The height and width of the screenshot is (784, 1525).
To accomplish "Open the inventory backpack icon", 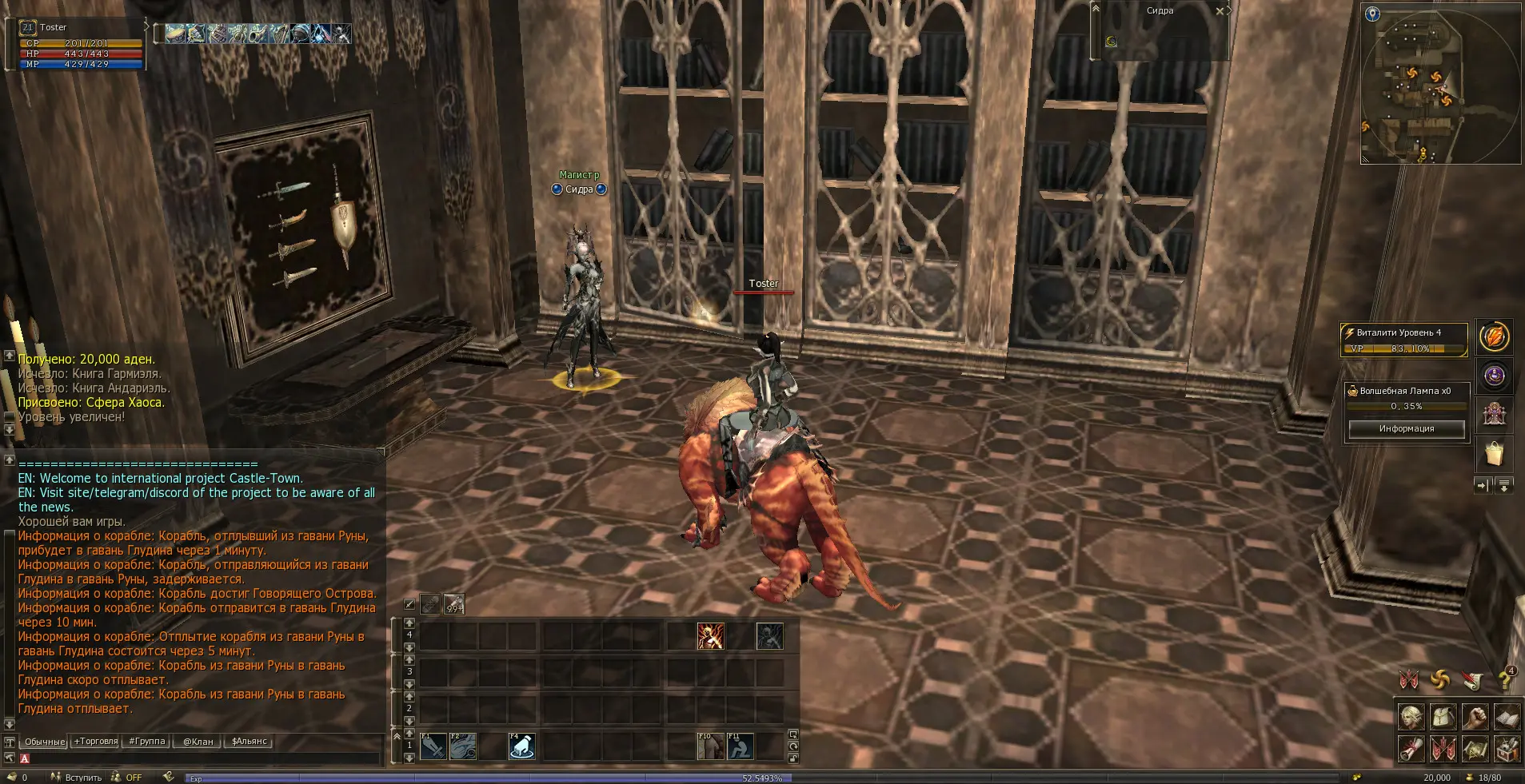I will tap(1443, 717).
